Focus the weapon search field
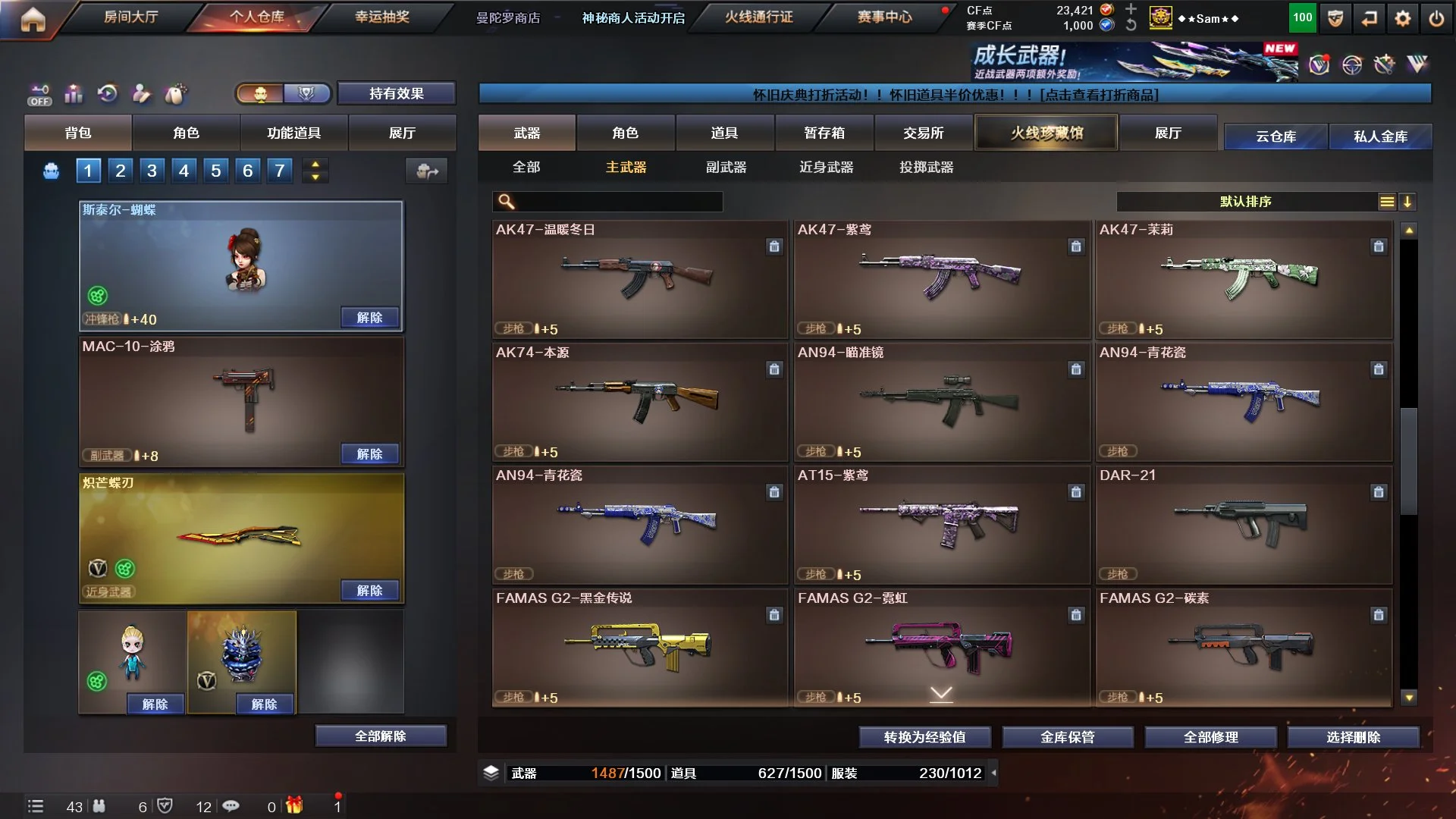 [616, 202]
